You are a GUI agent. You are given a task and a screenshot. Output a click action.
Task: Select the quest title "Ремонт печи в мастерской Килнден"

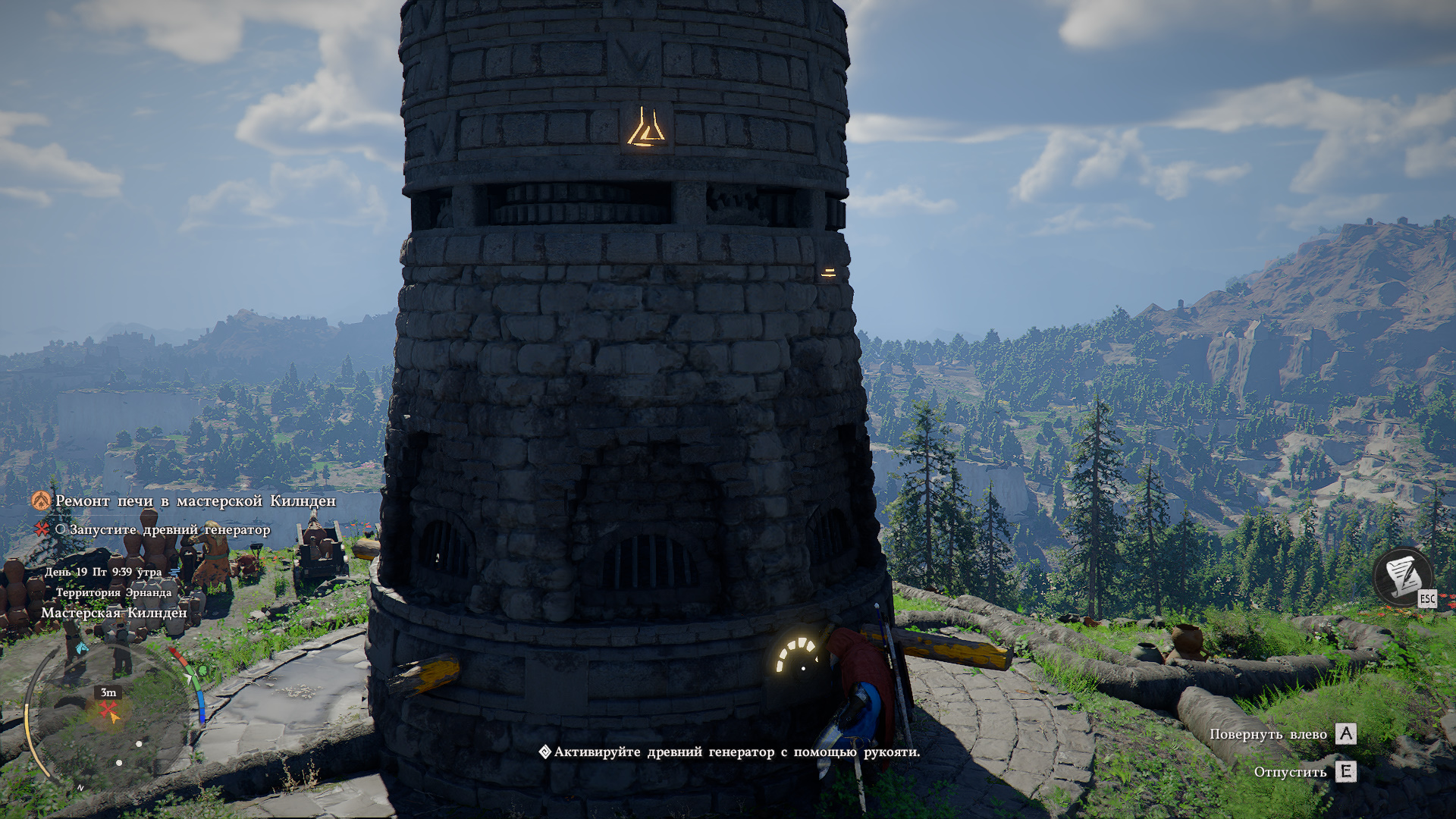(195, 501)
